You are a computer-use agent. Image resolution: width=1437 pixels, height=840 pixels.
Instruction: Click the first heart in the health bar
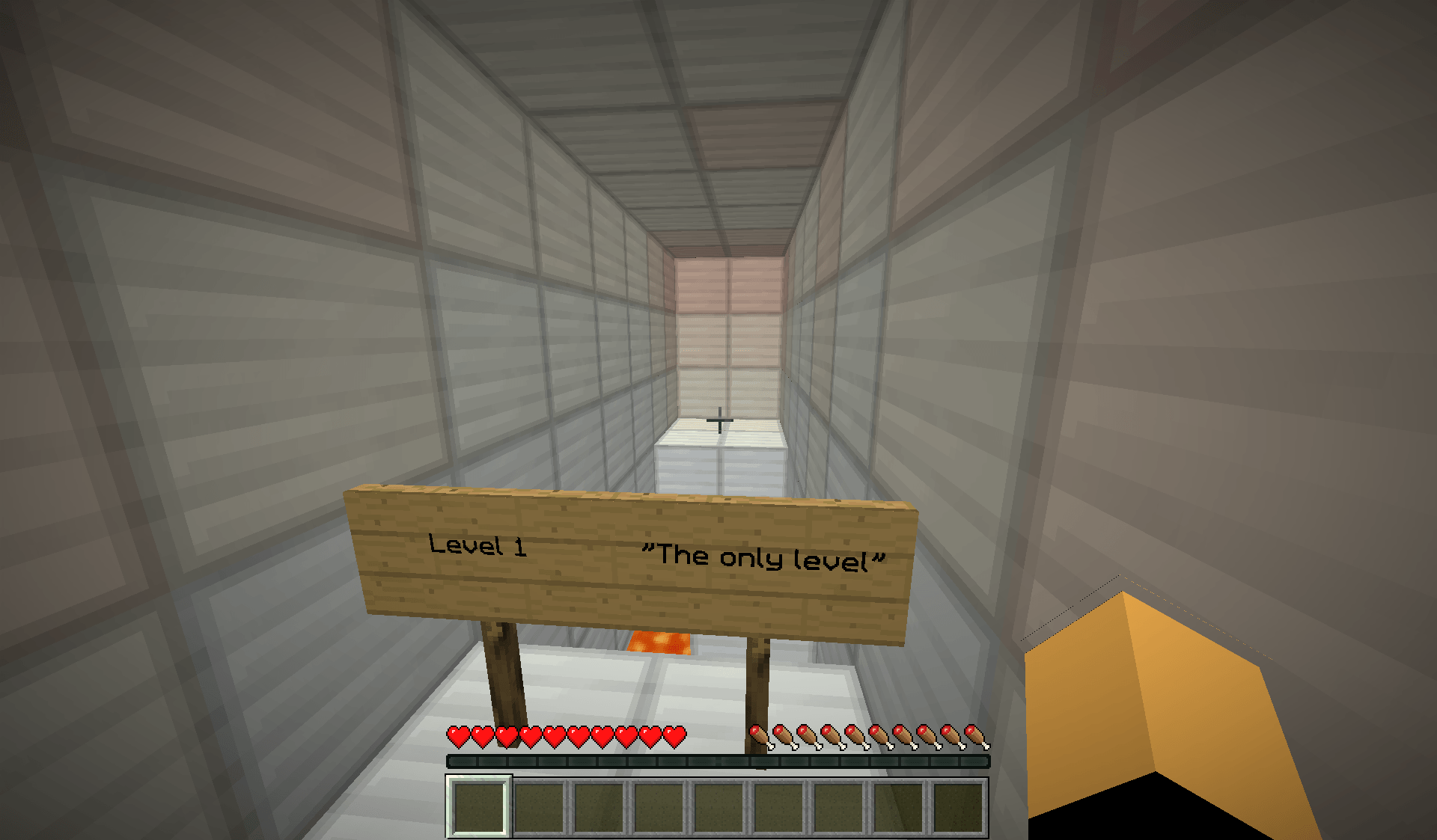coord(457,735)
